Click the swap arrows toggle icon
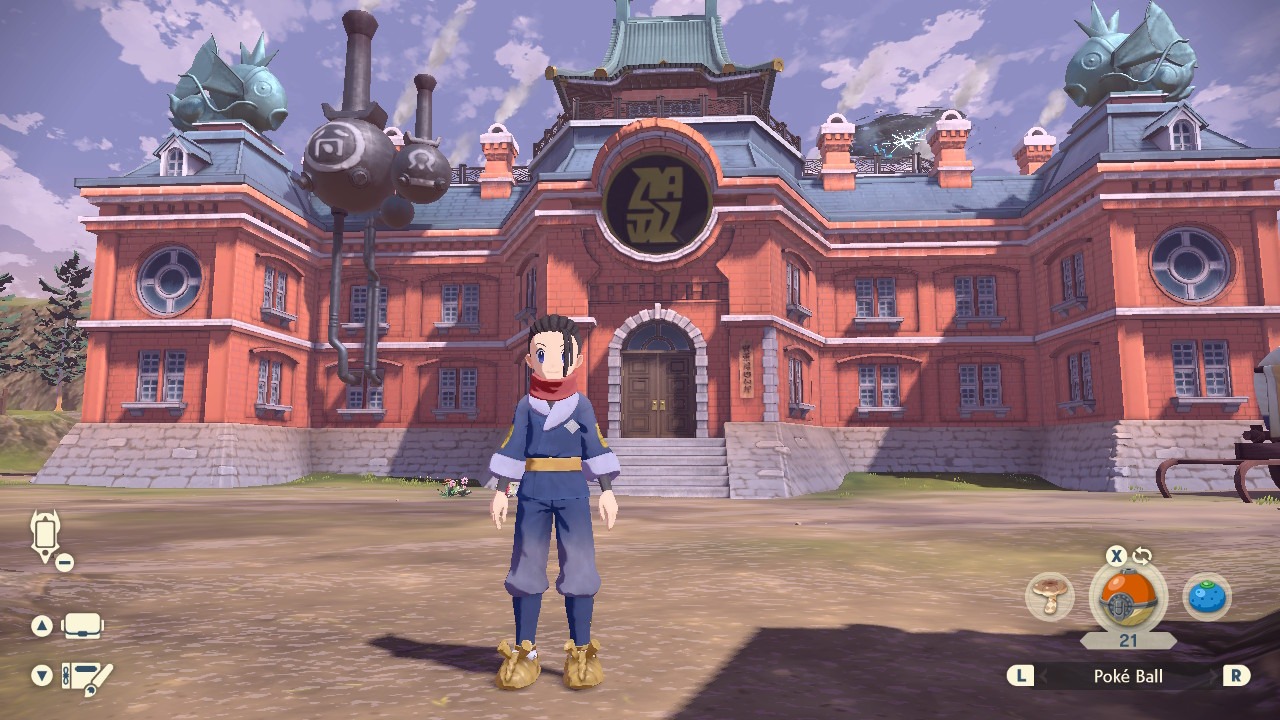Screen dimensions: 1280x720 tap(1142, 556)
